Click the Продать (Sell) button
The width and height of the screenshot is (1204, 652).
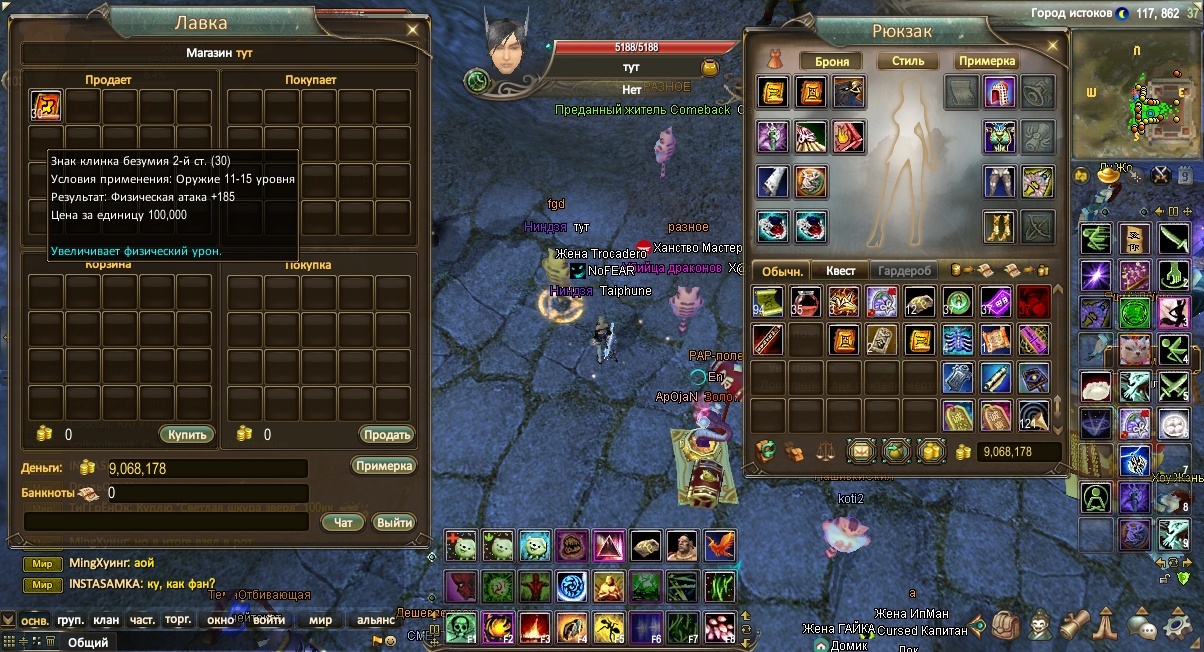pyautogui.click(x=386, y=435)
